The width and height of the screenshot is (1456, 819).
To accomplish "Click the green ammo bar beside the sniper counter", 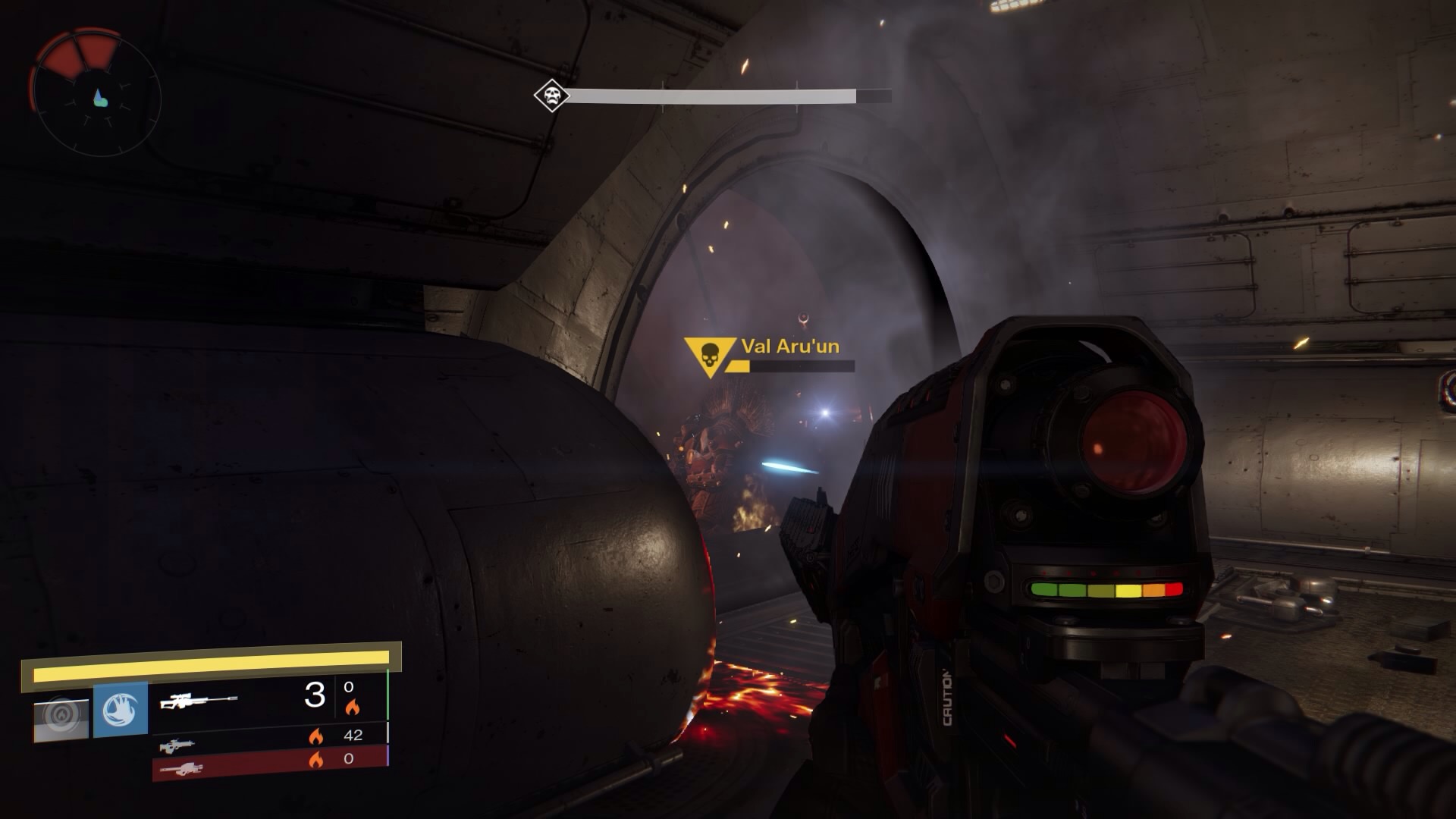I will [x=388, y=695].
